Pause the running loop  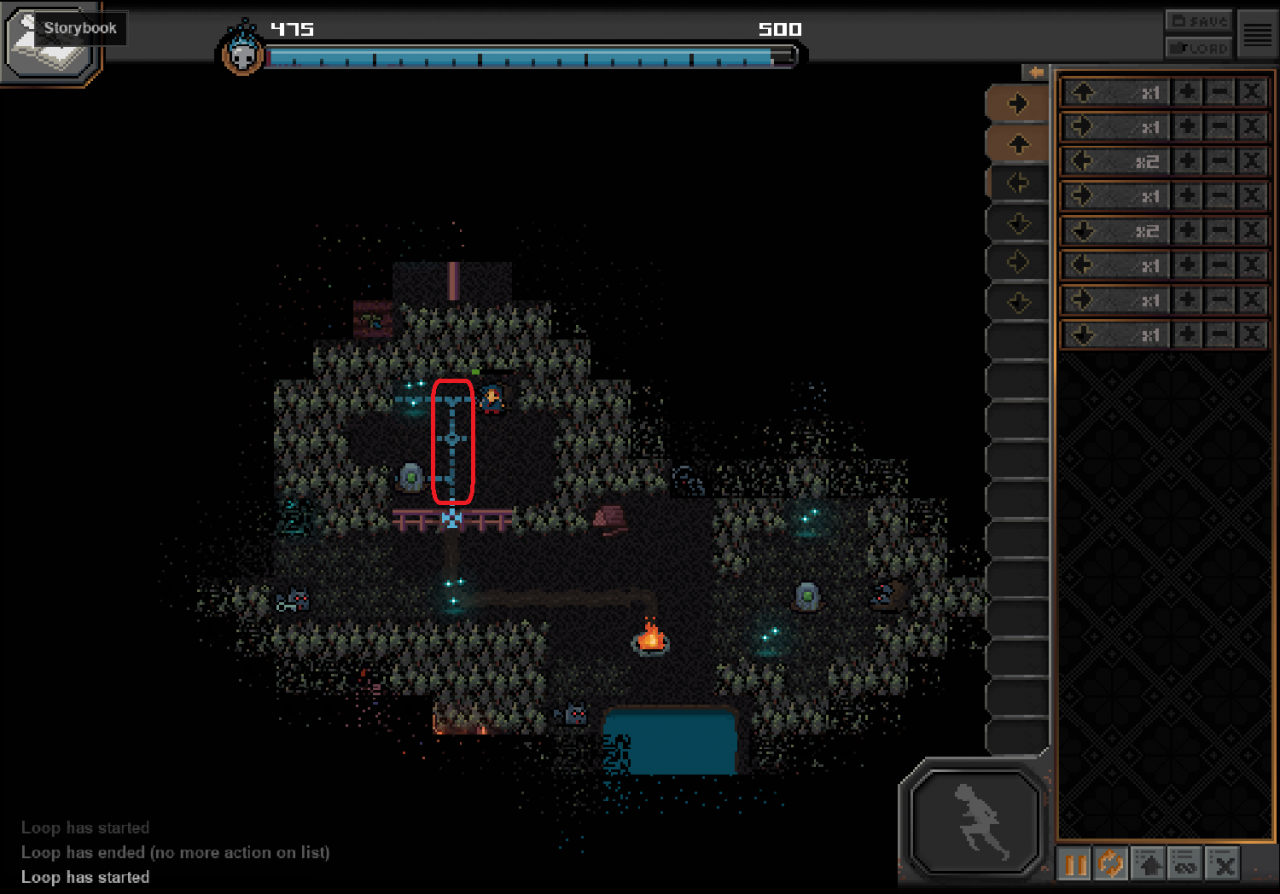tap(1075, 863)
